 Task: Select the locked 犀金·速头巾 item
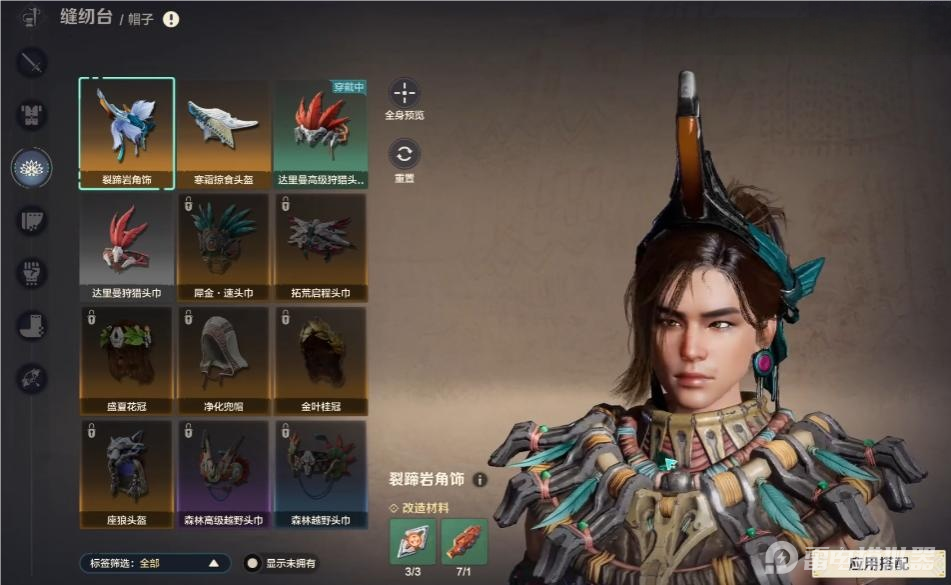[224, 245]
